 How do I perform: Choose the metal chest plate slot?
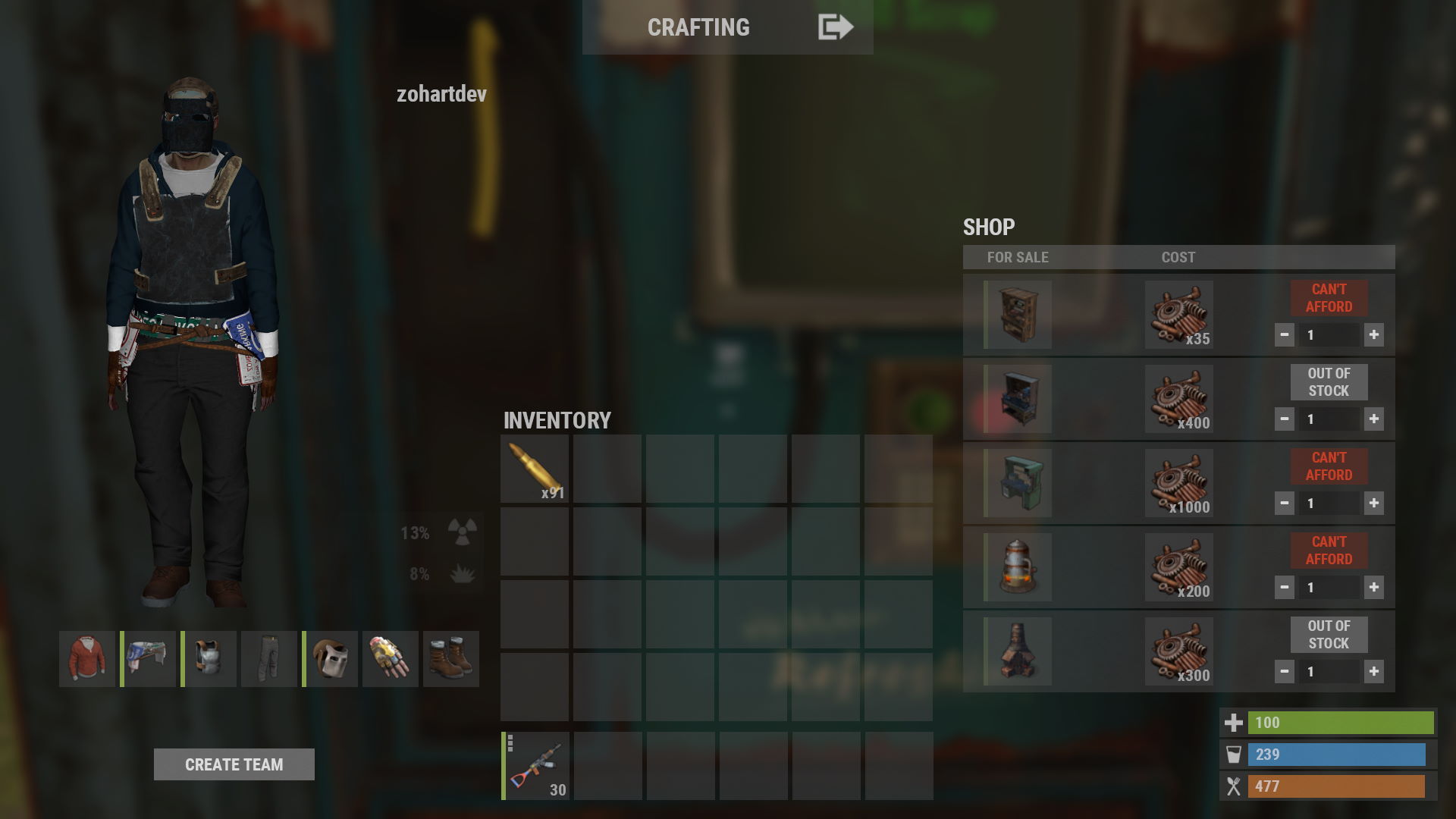tap(209, 658)
